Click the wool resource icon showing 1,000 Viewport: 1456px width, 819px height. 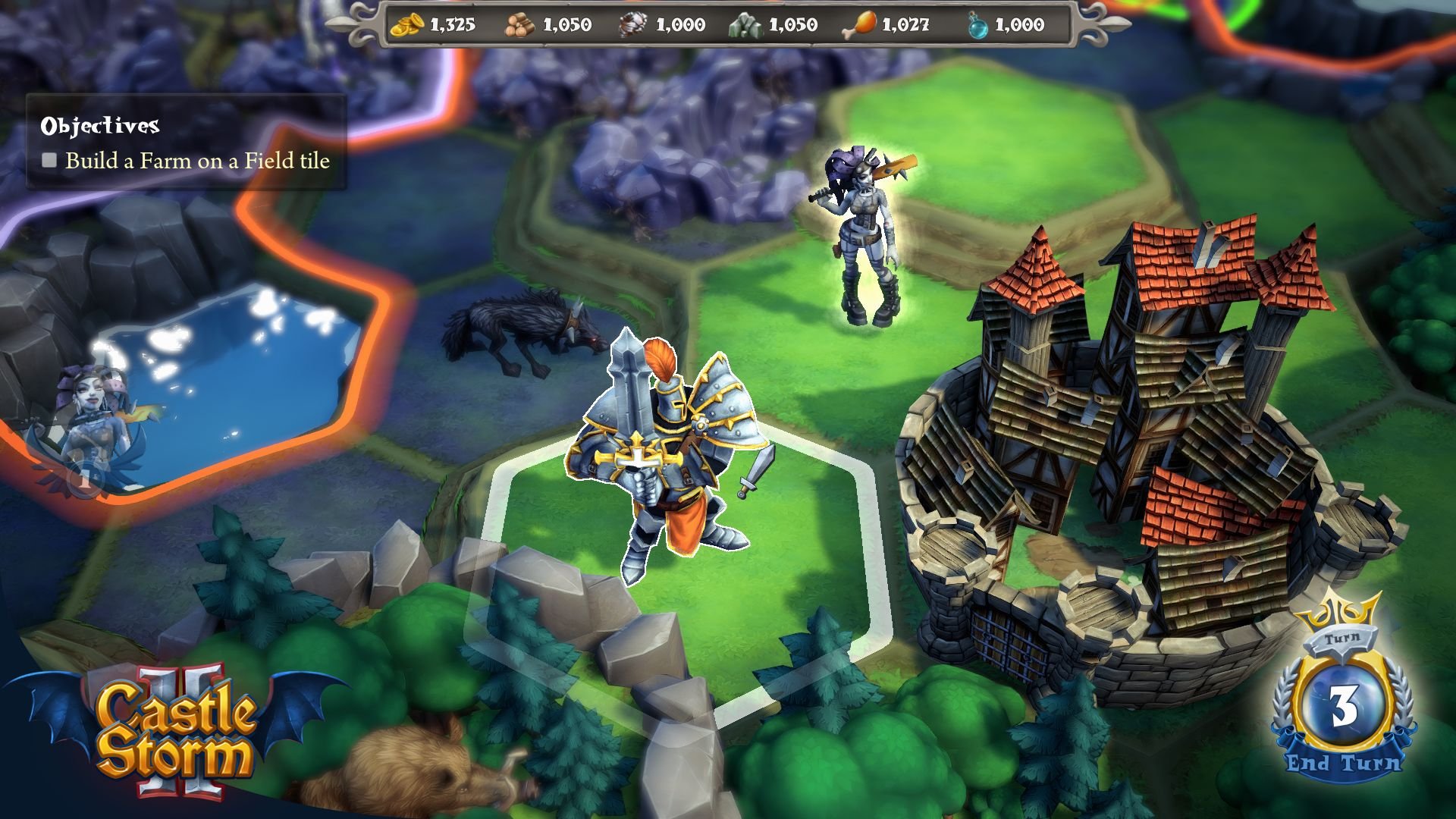tap(634, 23)
